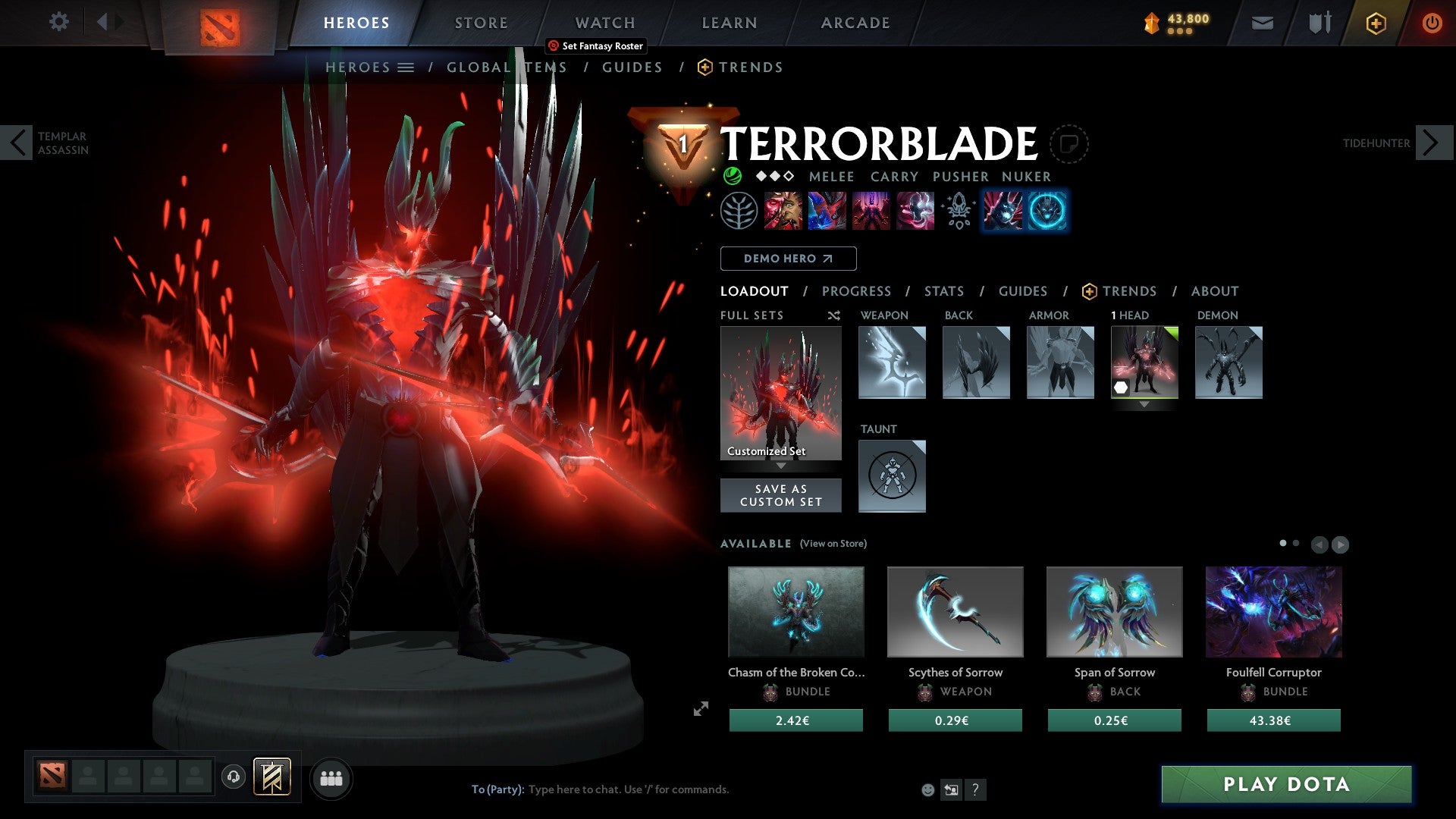Viewport: 1456px width, 819px height.
Task: Click the power button to exit game
Action: point(1432,23)
